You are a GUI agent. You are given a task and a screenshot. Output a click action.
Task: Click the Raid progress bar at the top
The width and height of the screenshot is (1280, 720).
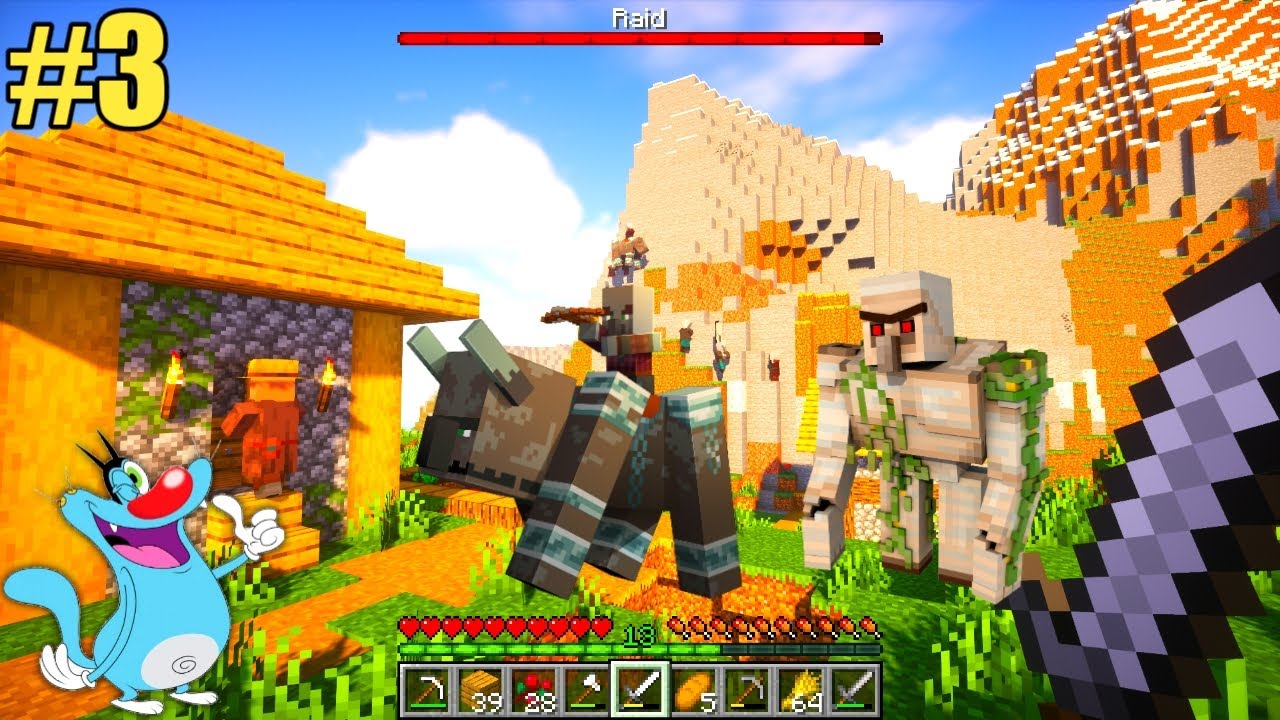click(x=637, y=39)
